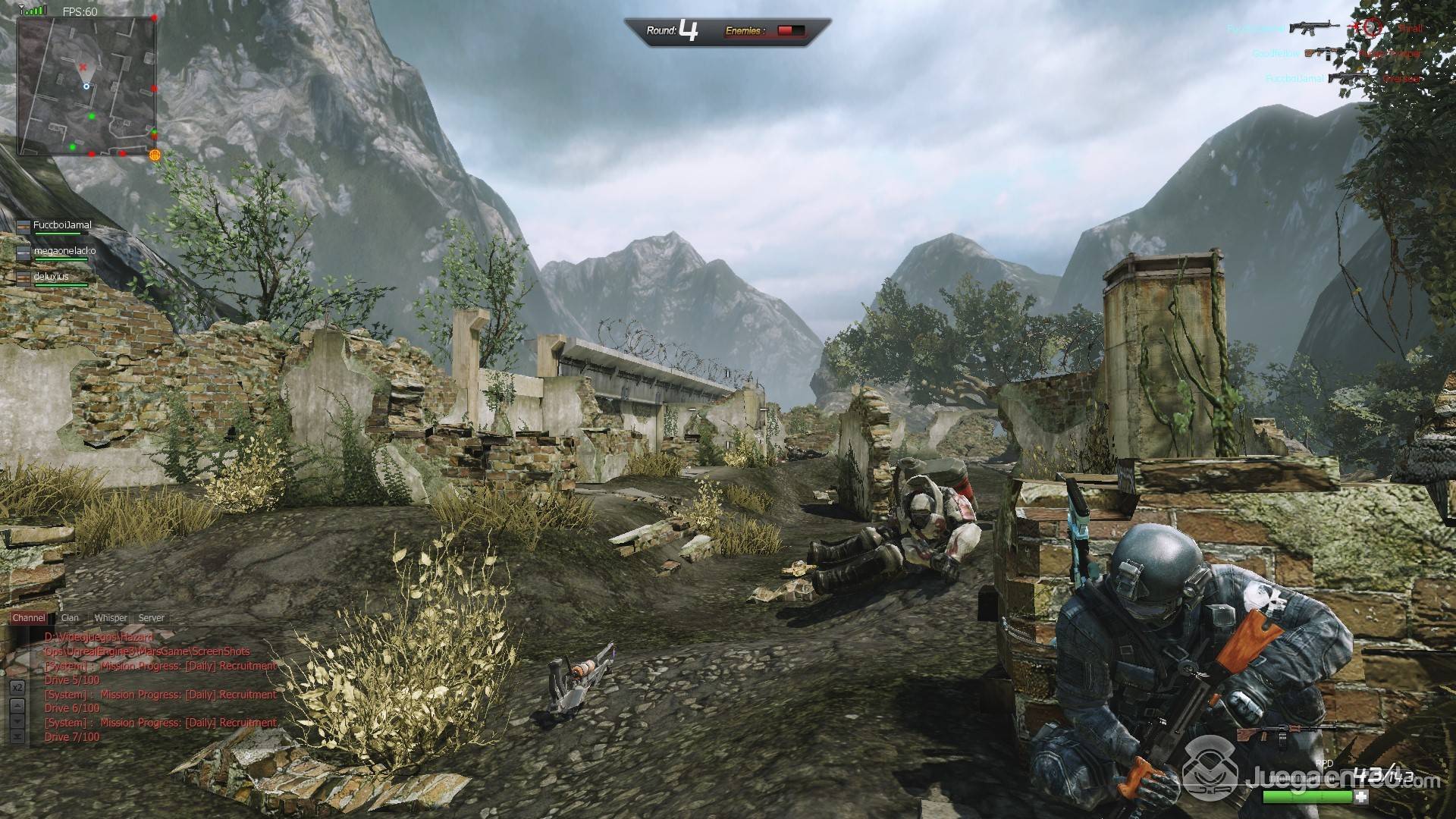Select teammate deluxius in the squad list
Viewport: 1456px width, 819px height.
pos(50,278)
